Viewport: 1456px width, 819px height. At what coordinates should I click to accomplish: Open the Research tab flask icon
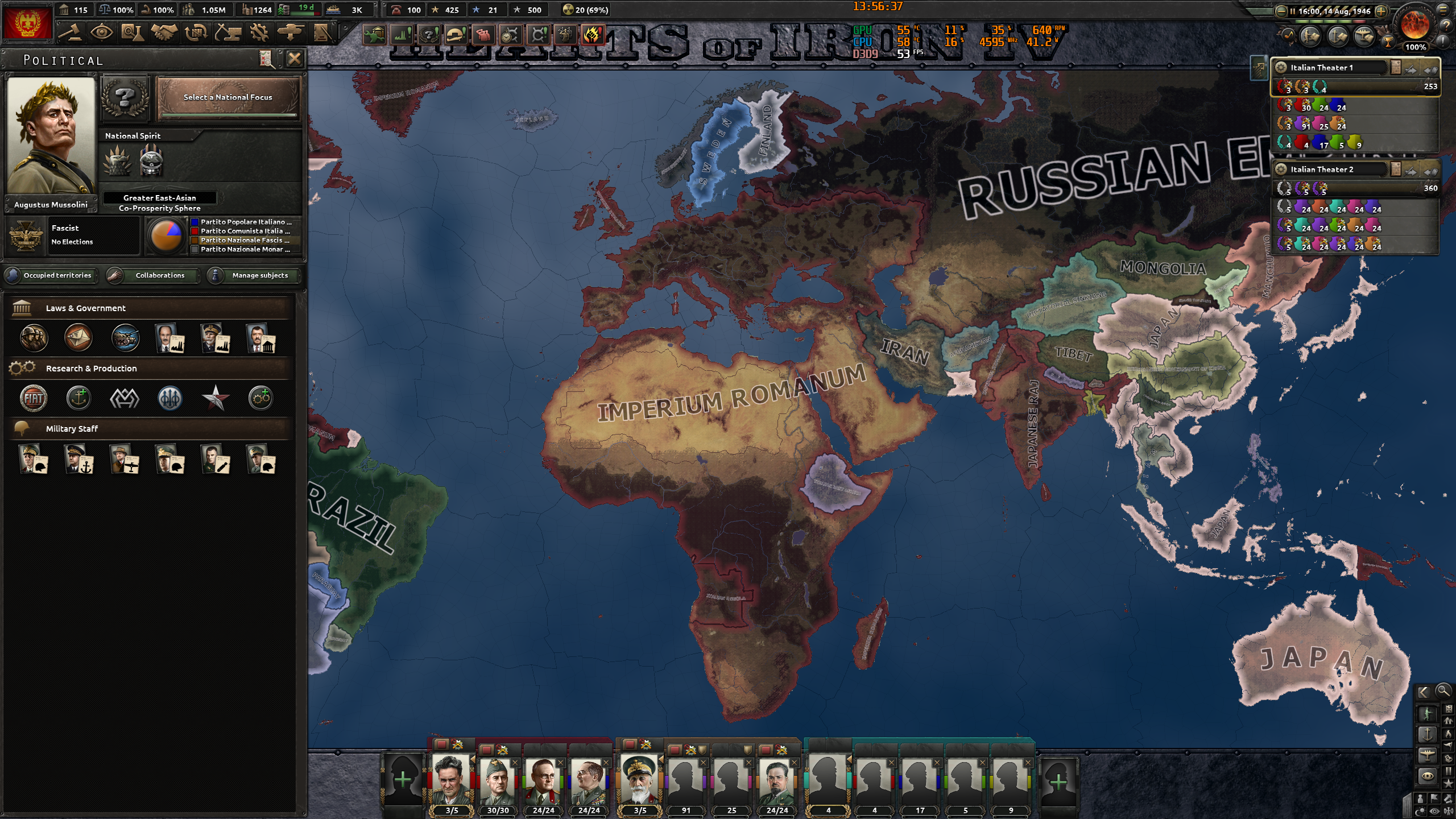point(133,32)
